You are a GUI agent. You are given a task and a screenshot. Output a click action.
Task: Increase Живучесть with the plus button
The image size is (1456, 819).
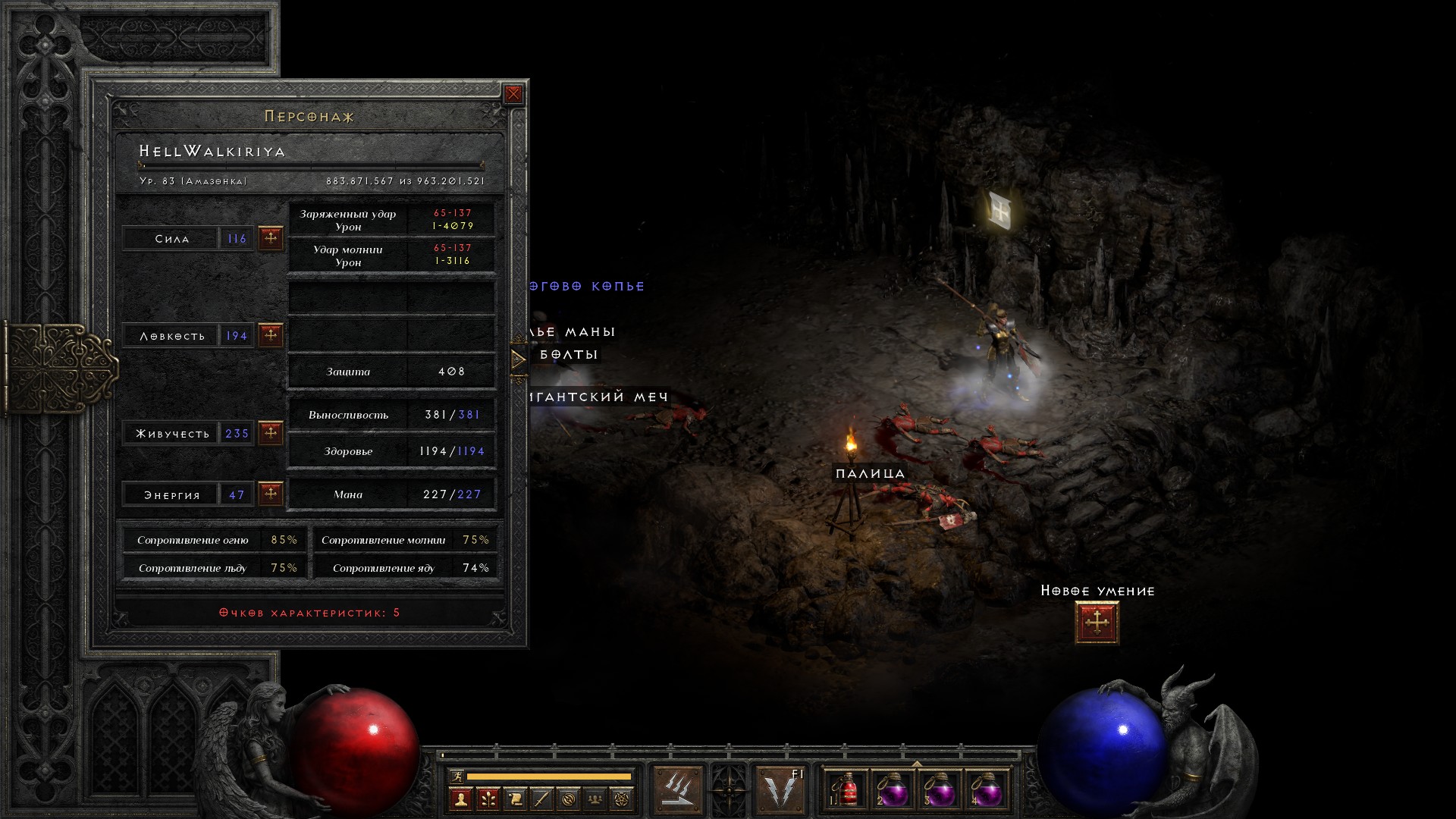[271, 433]
